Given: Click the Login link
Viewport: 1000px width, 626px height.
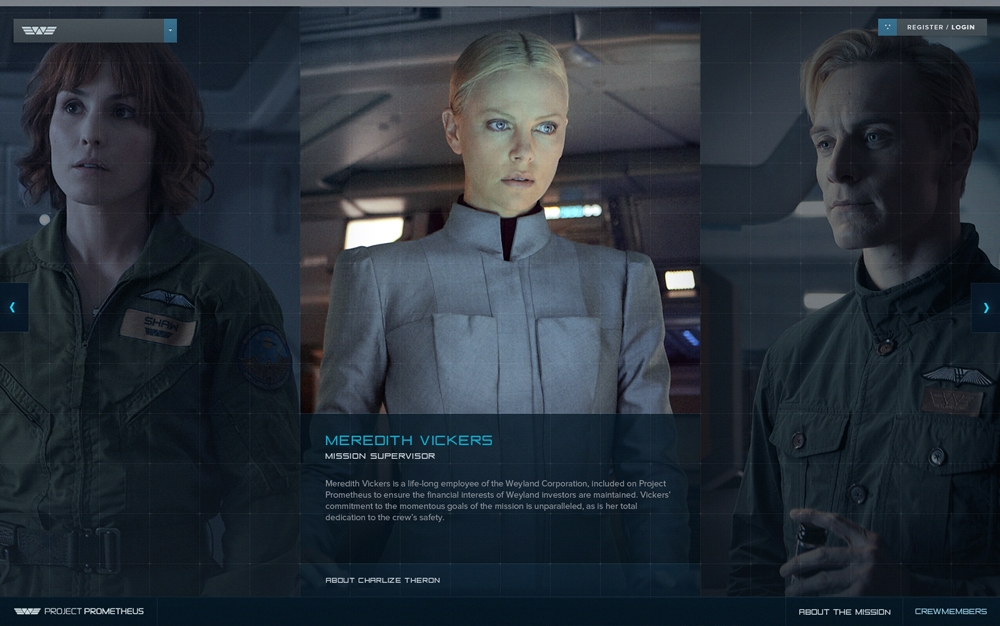Looking at the screenshot, I should [963, 28].
